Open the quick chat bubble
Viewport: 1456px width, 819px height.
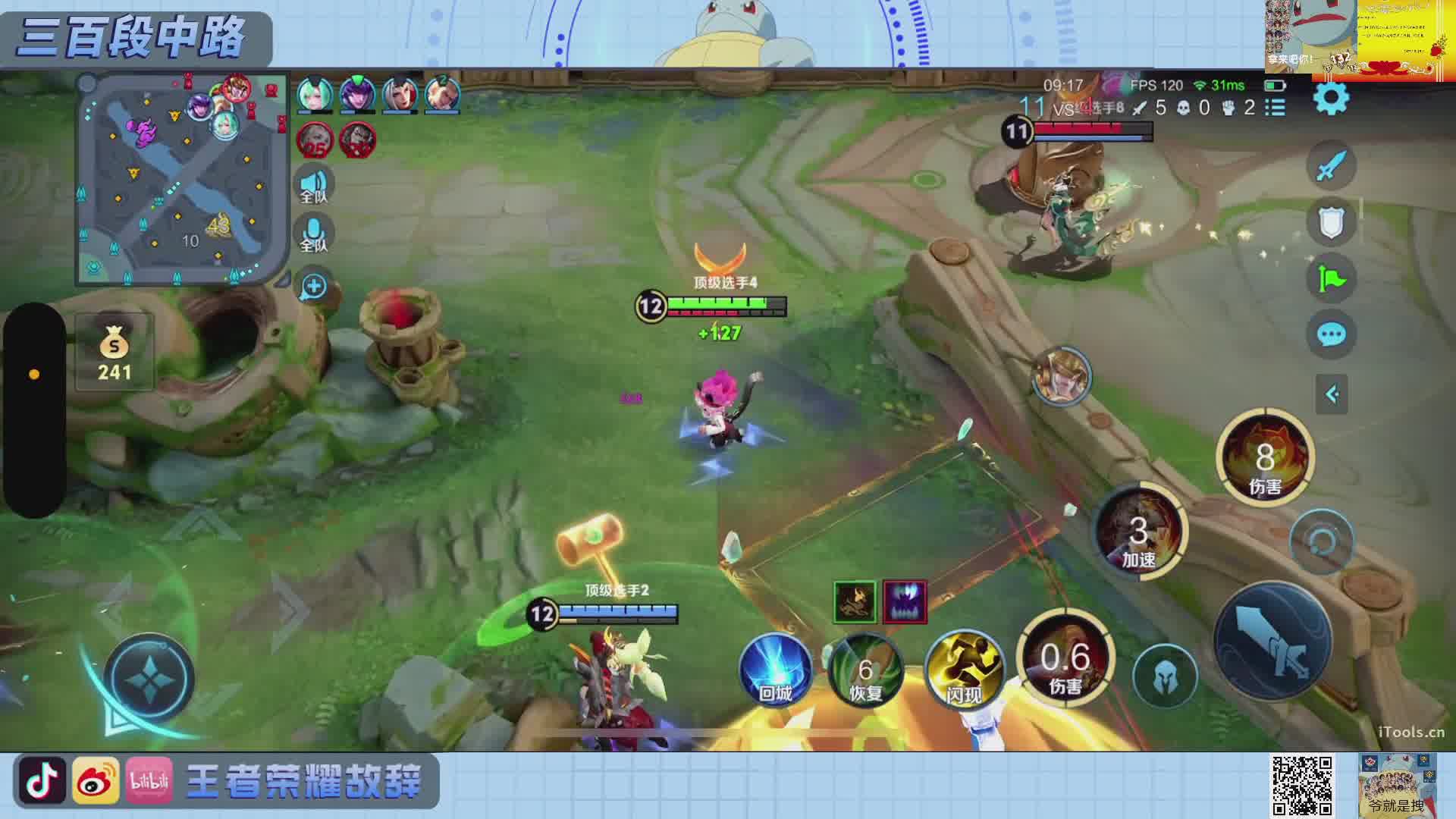point(1331,334)
